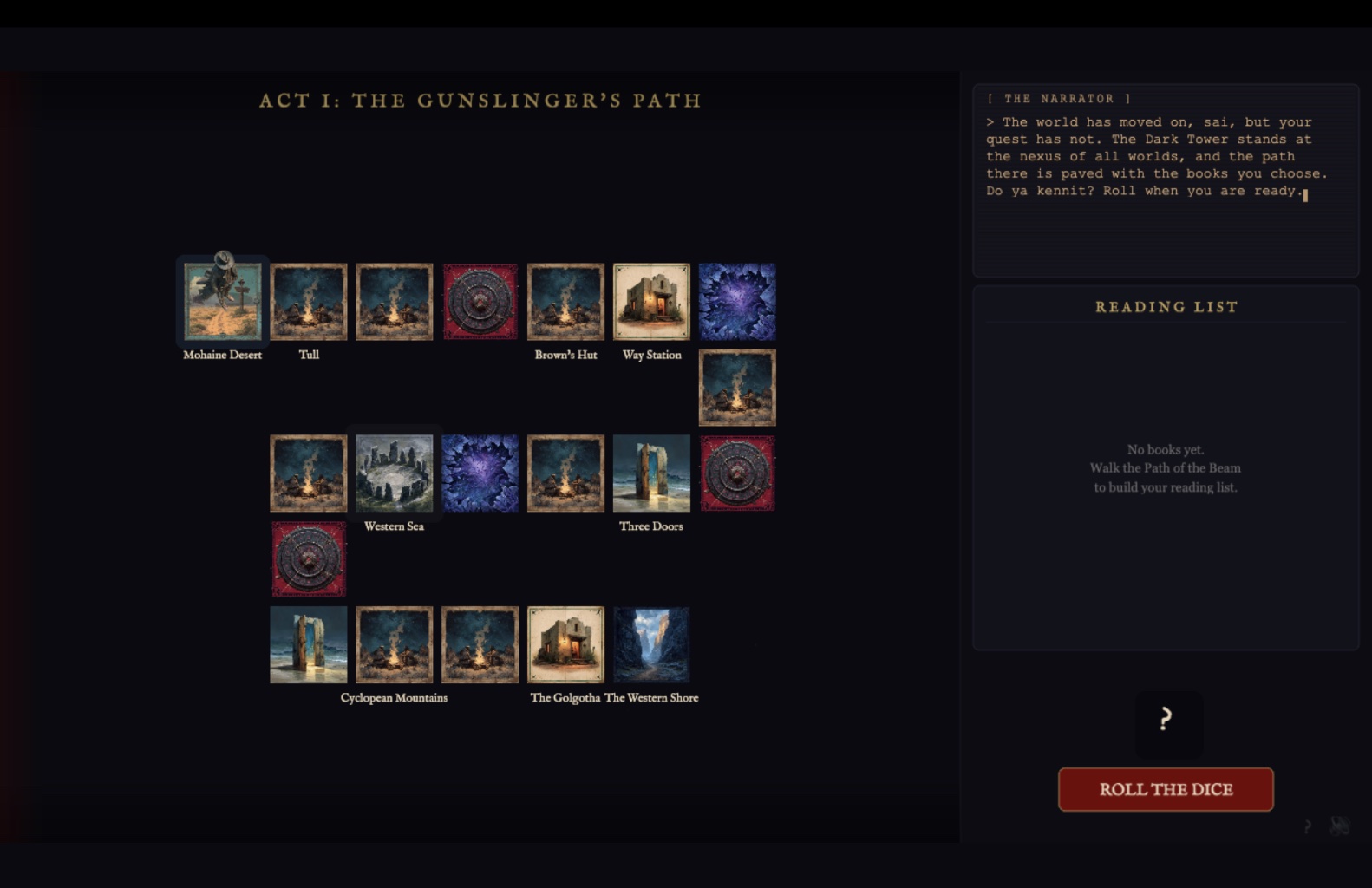This screenshot has width=1372, height=888.
Task: Select the Mohaine Desert starting tile
Action: (223, 302)
